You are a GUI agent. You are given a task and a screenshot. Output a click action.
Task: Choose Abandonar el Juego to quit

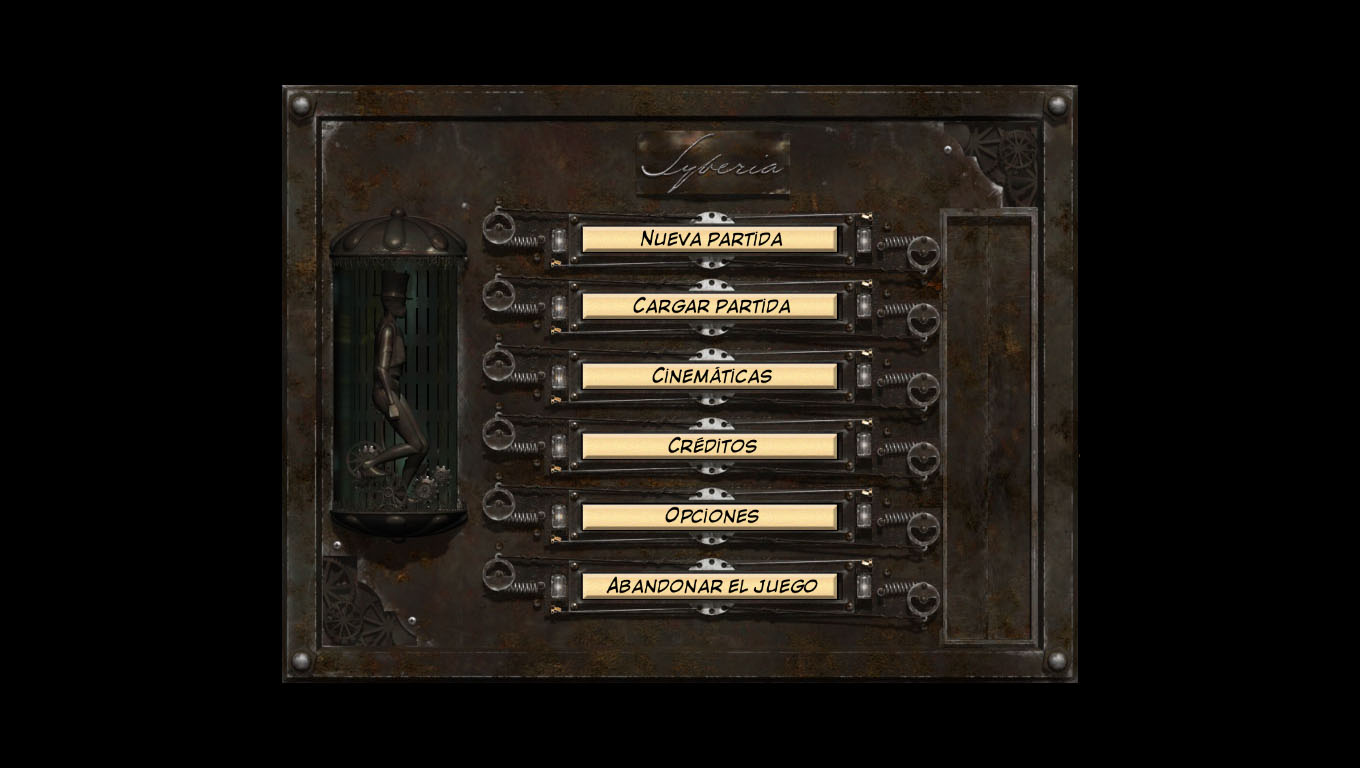(710, 586)
